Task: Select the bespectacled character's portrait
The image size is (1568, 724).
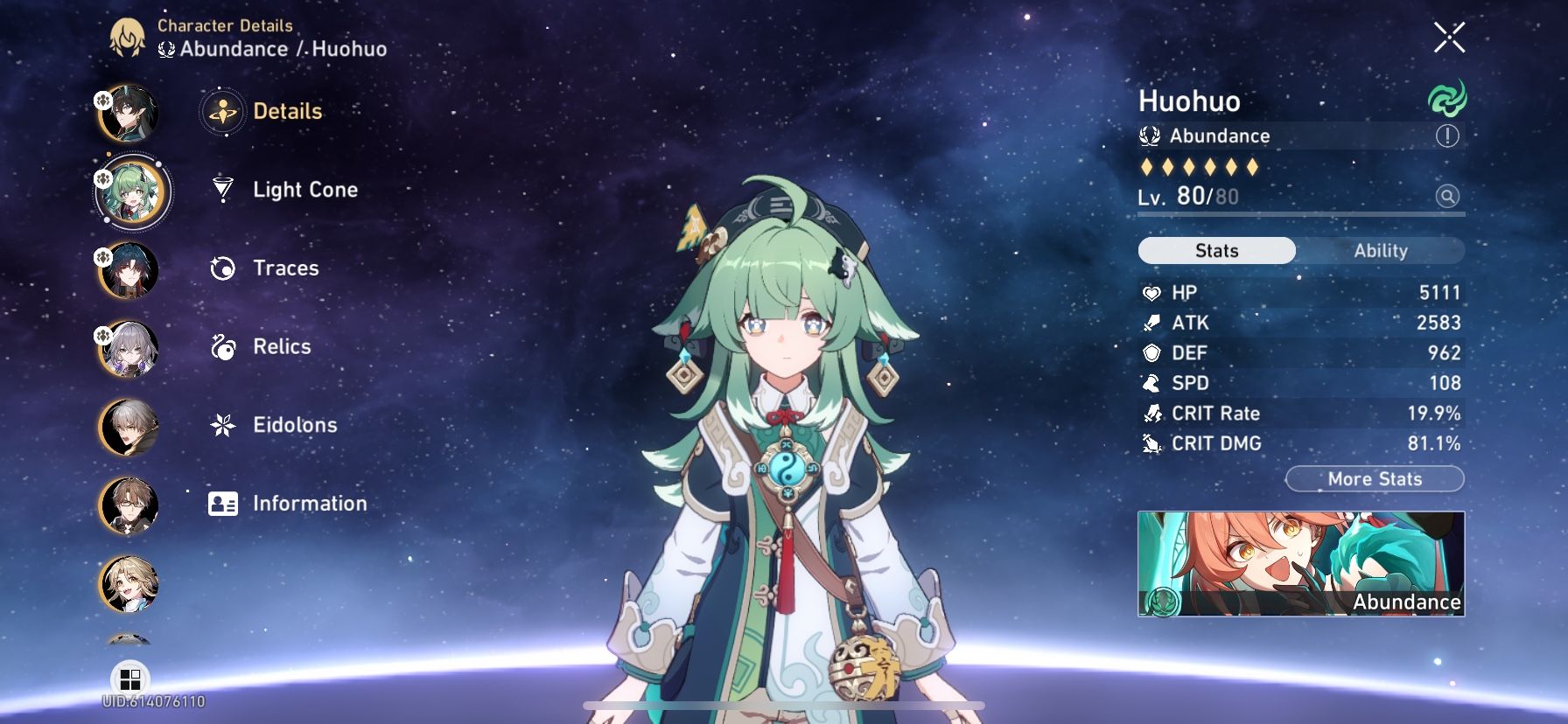Action: [129, 505]
